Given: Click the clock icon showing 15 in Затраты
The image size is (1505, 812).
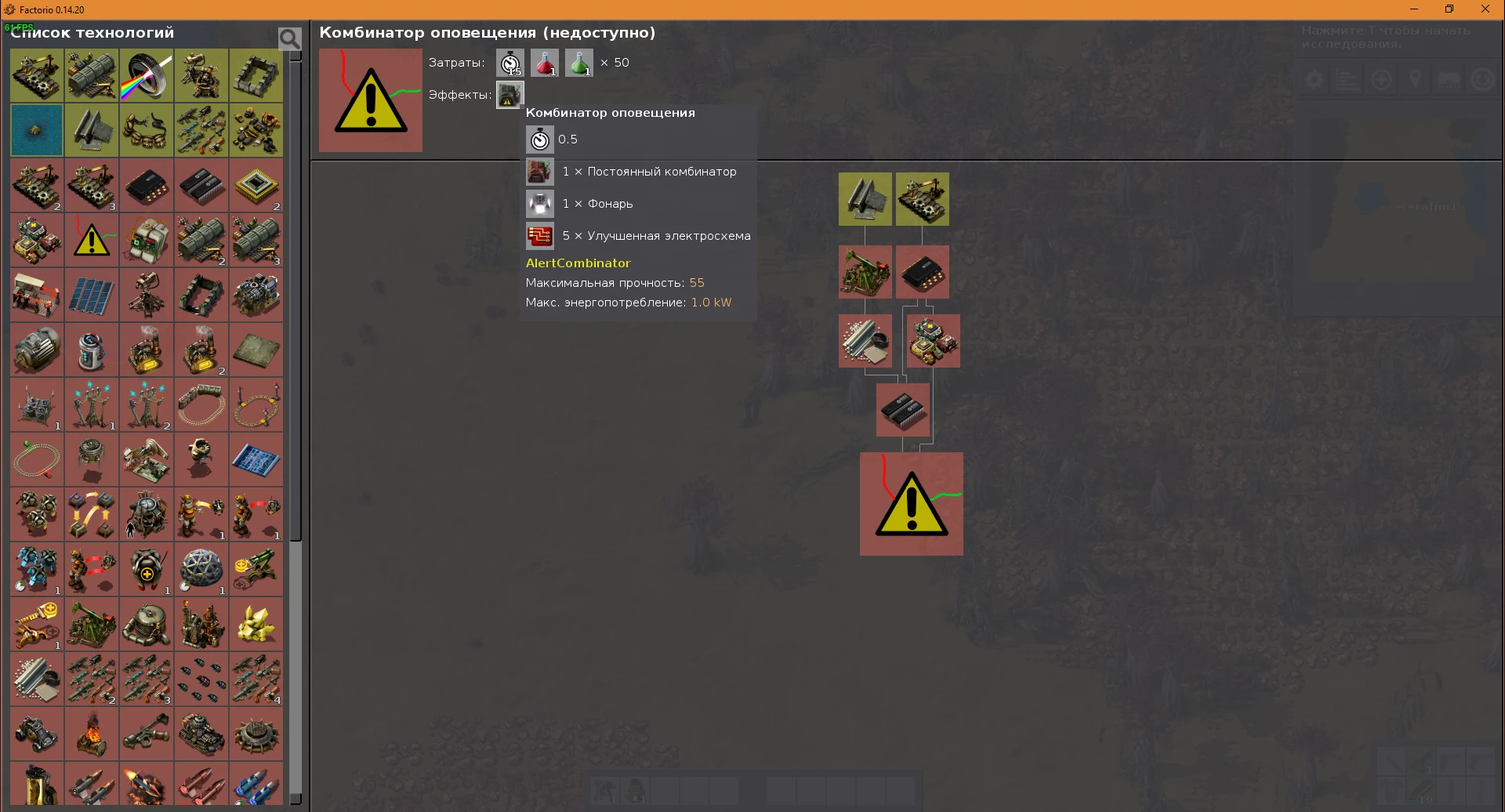Looking at the screenshot, I should [x=510, y=63].
